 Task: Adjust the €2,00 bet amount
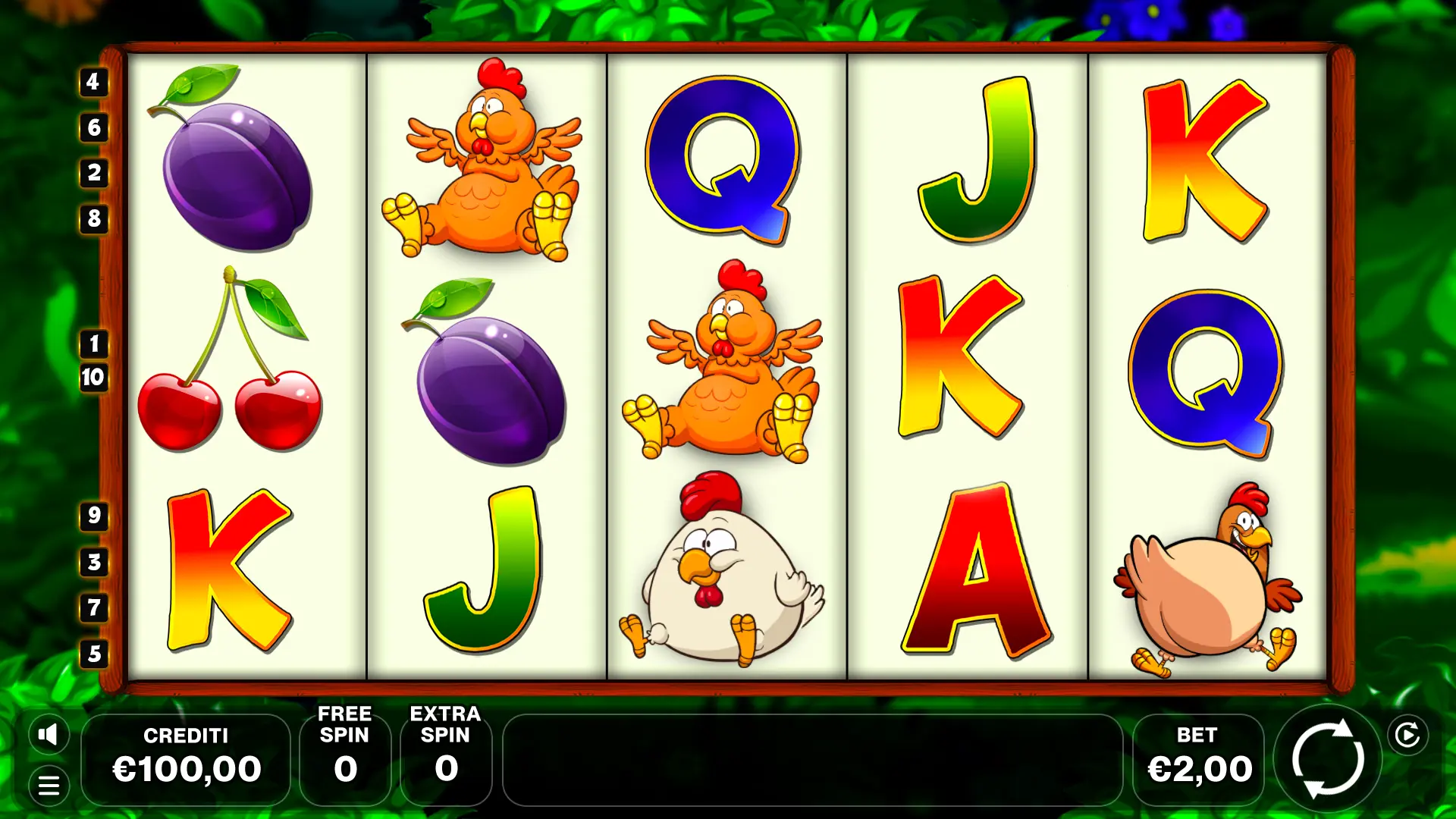[1198, 759]
